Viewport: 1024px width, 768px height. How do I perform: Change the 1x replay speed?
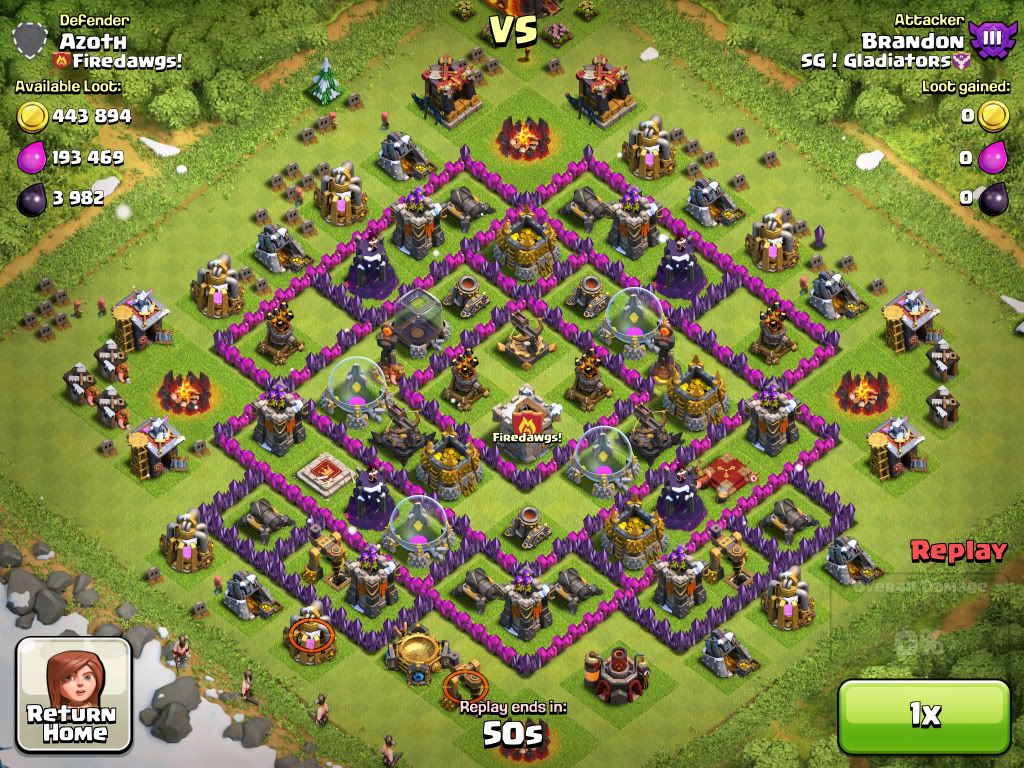(924, 714)
